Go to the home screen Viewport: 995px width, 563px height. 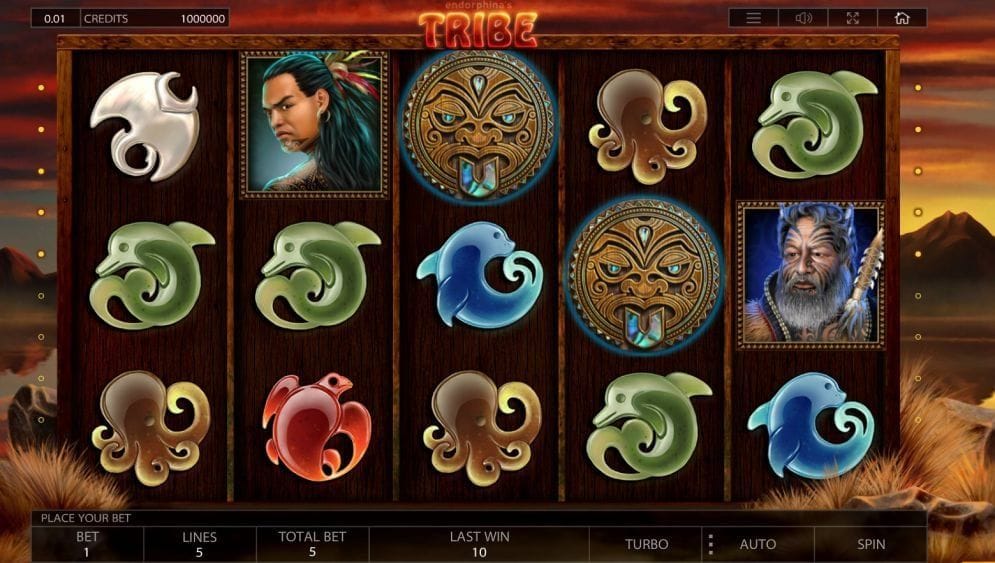[x=902, y=18]
